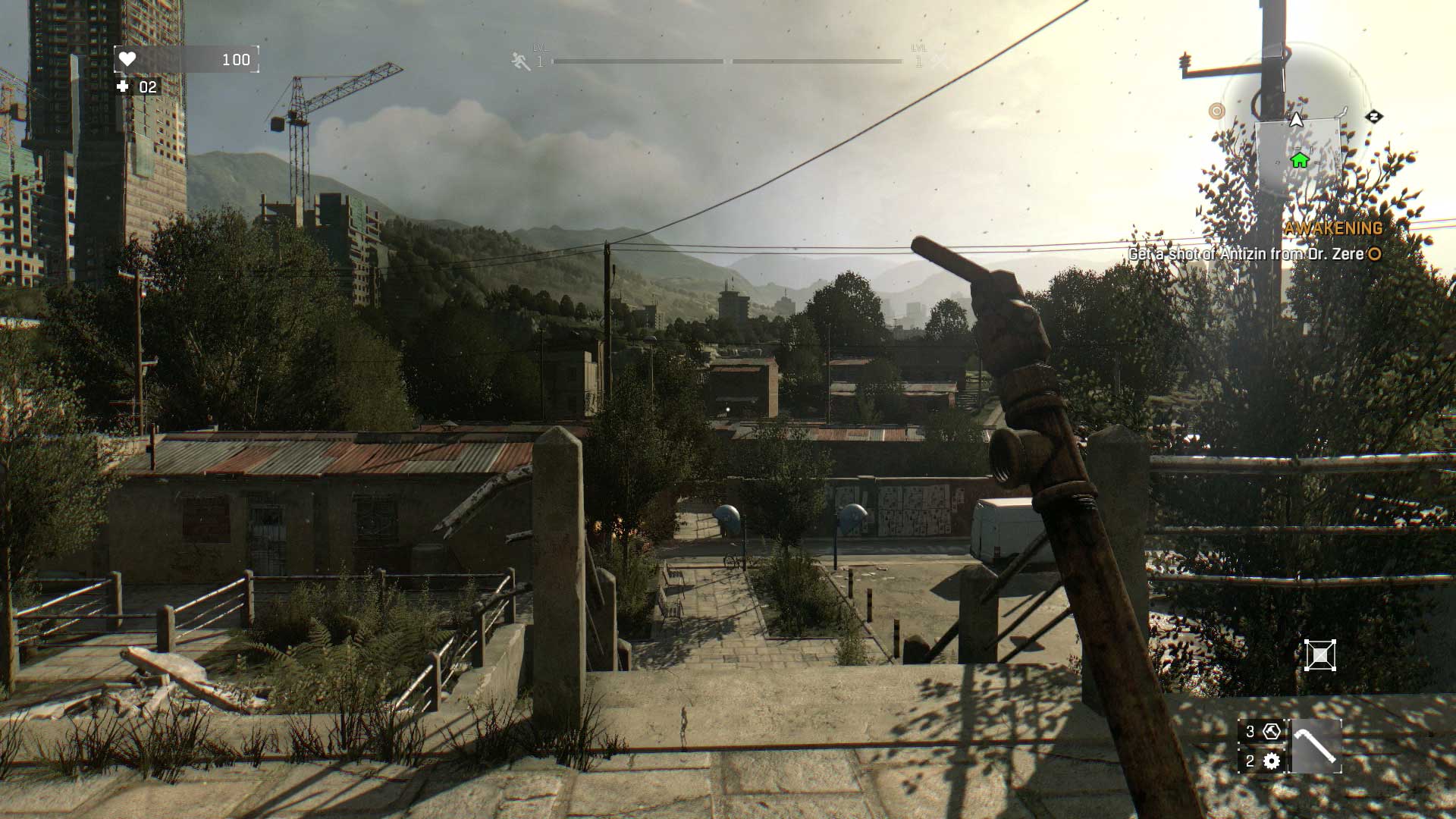Select the AWAKENING quest title
Screen dimensions: 1456x819
pos(1333,227)
